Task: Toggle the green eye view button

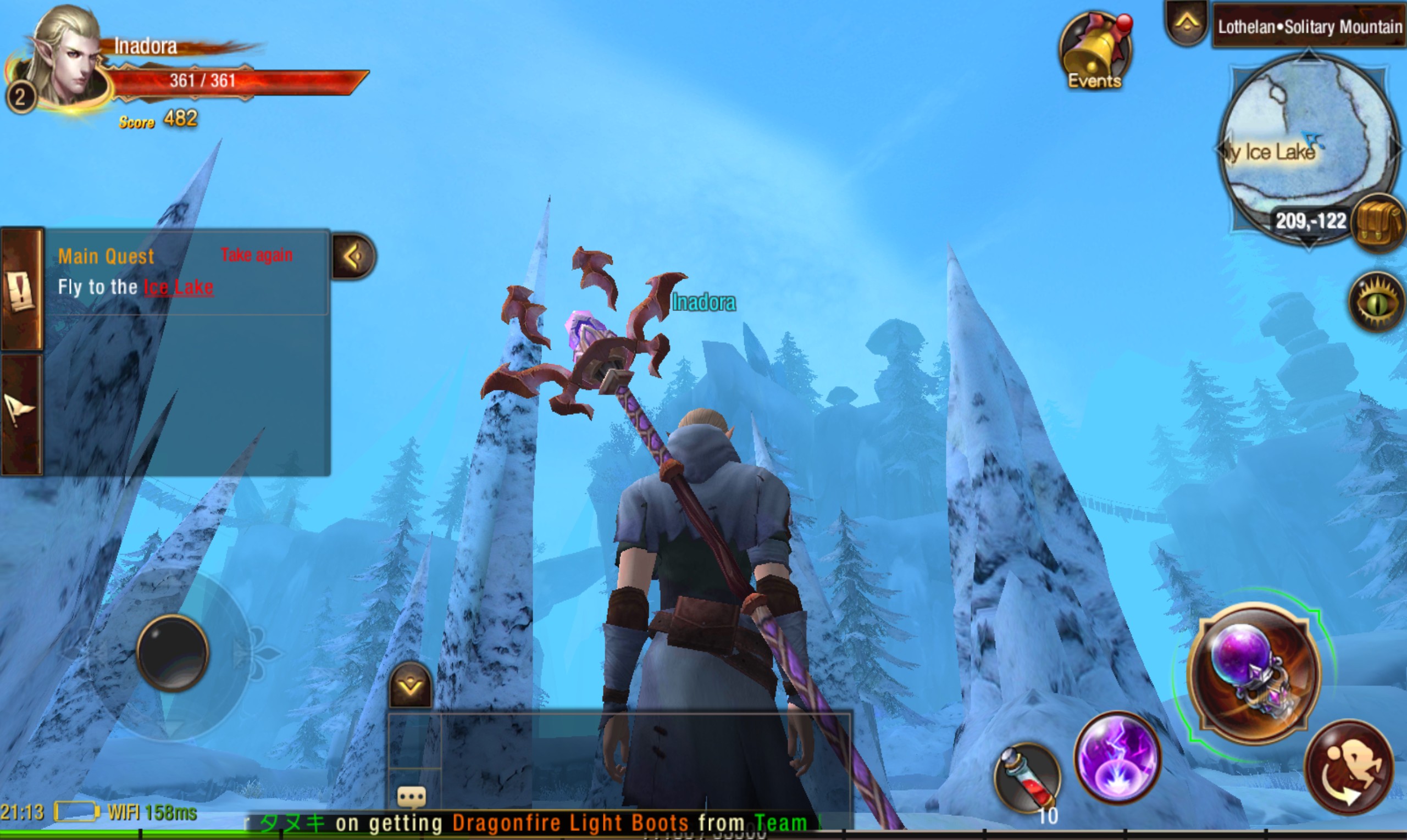Action: coord(1377,303)
